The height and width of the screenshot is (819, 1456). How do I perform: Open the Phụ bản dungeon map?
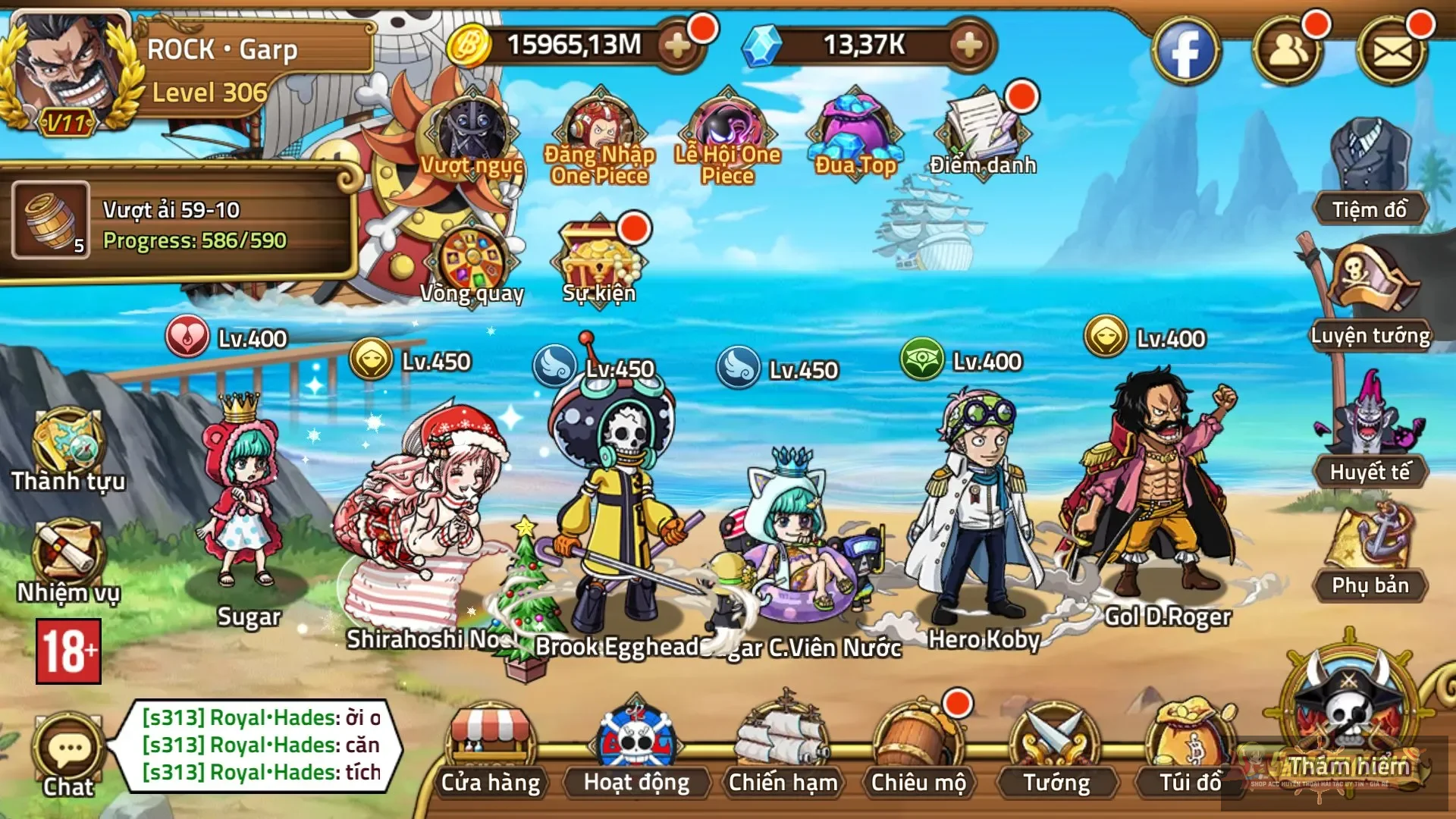pos(1370,554)
